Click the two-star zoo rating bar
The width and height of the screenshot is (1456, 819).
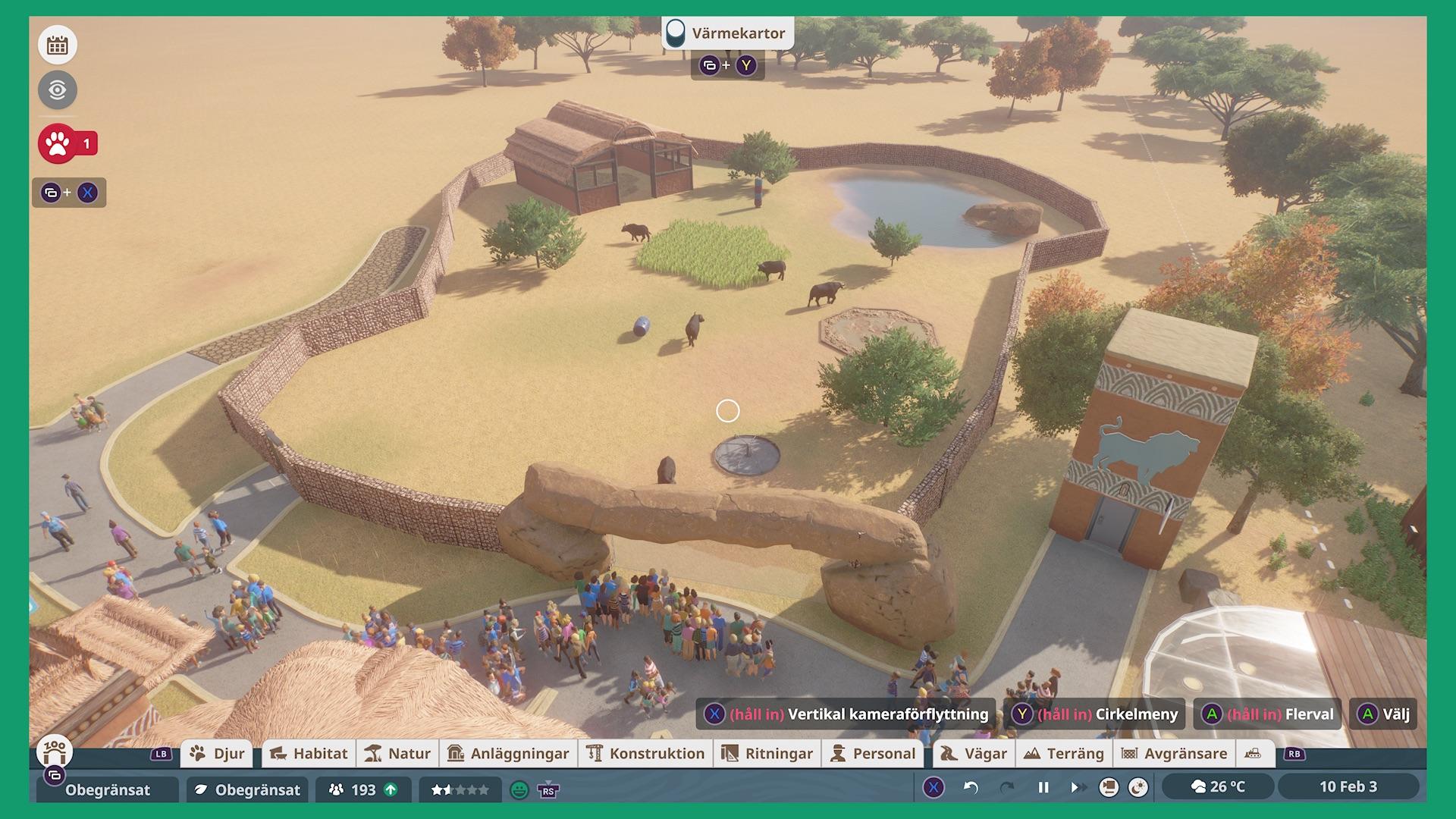458,789
